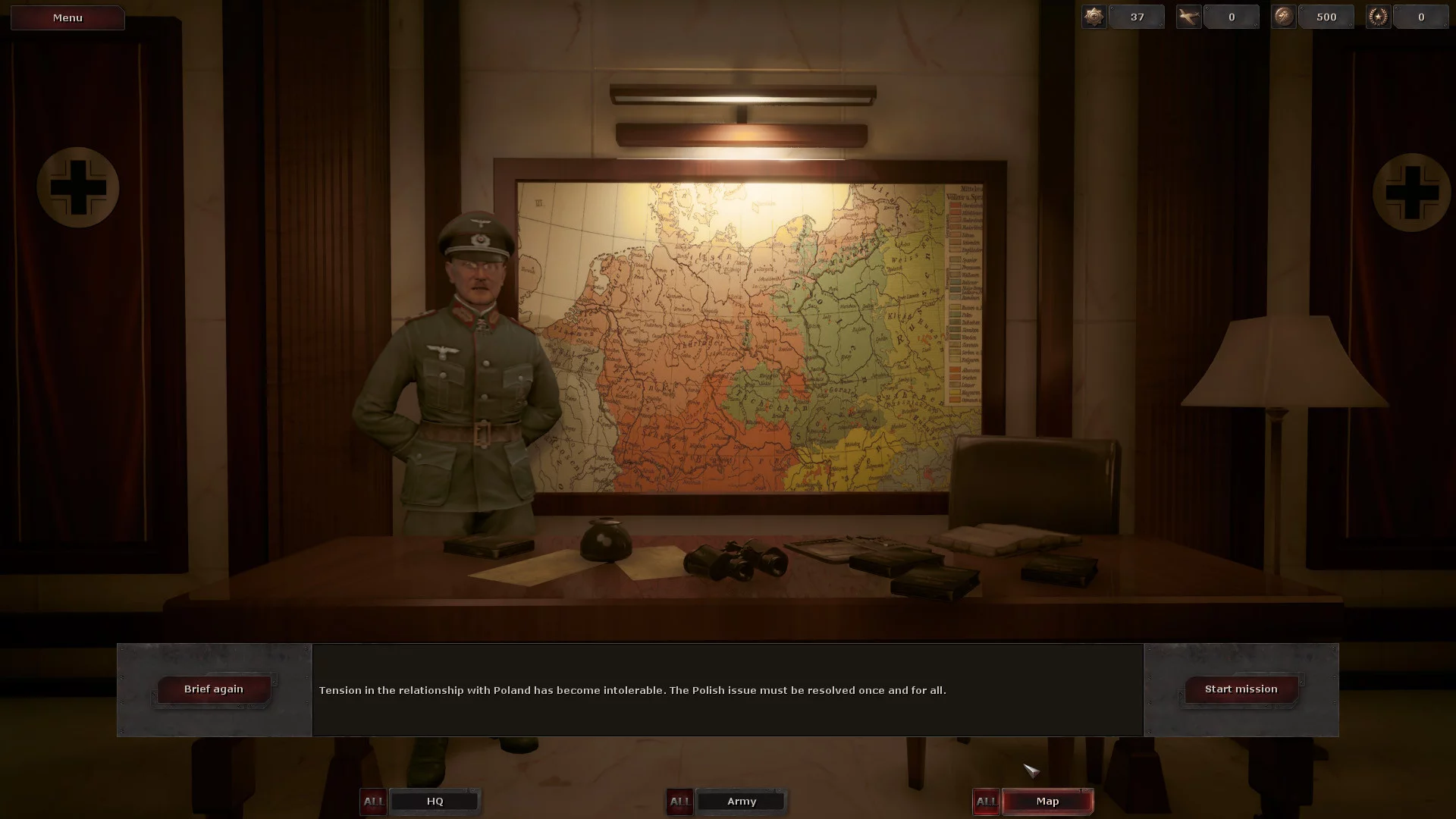Open the Army tab
The height and width of the screenshot is (819, 1456).
741,802
